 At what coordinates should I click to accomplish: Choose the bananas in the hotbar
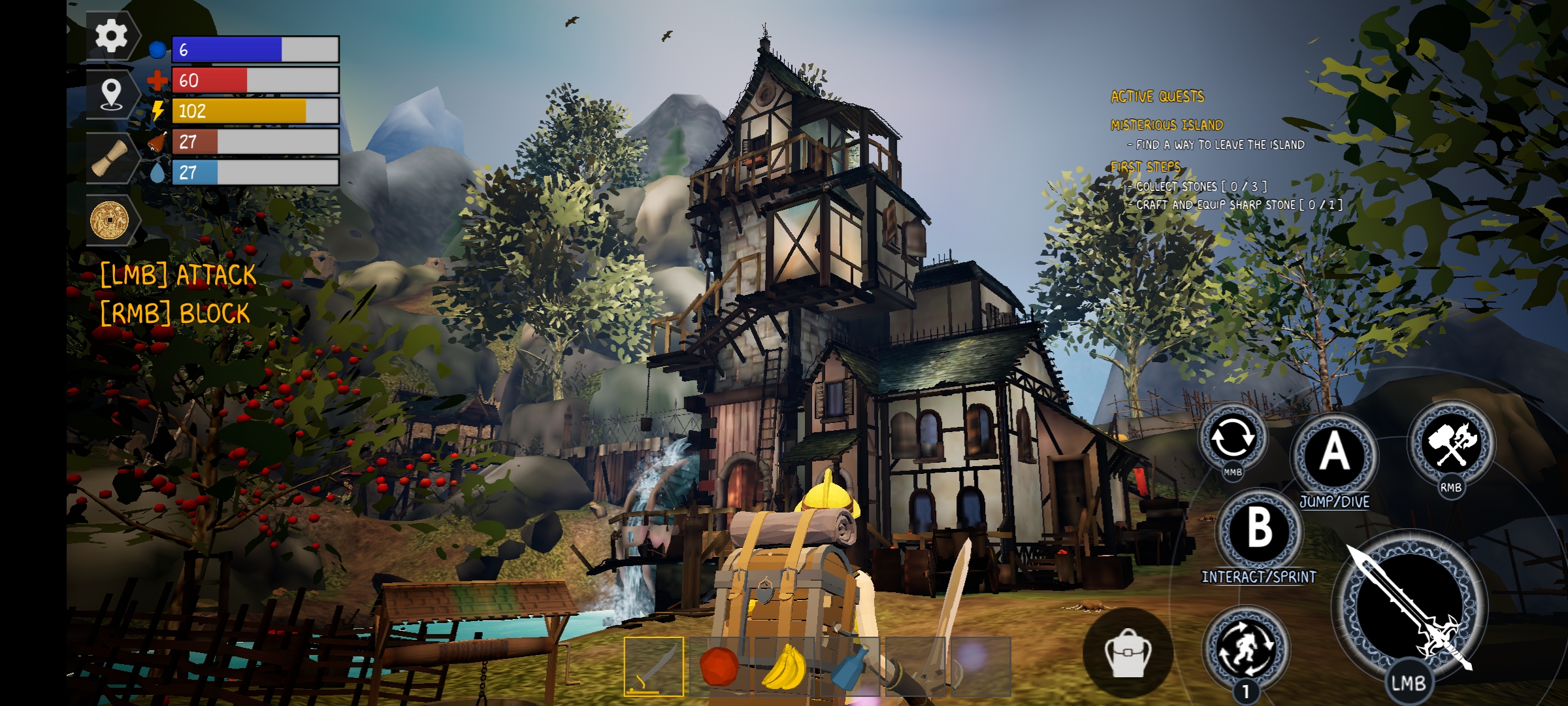click(784, 666)
